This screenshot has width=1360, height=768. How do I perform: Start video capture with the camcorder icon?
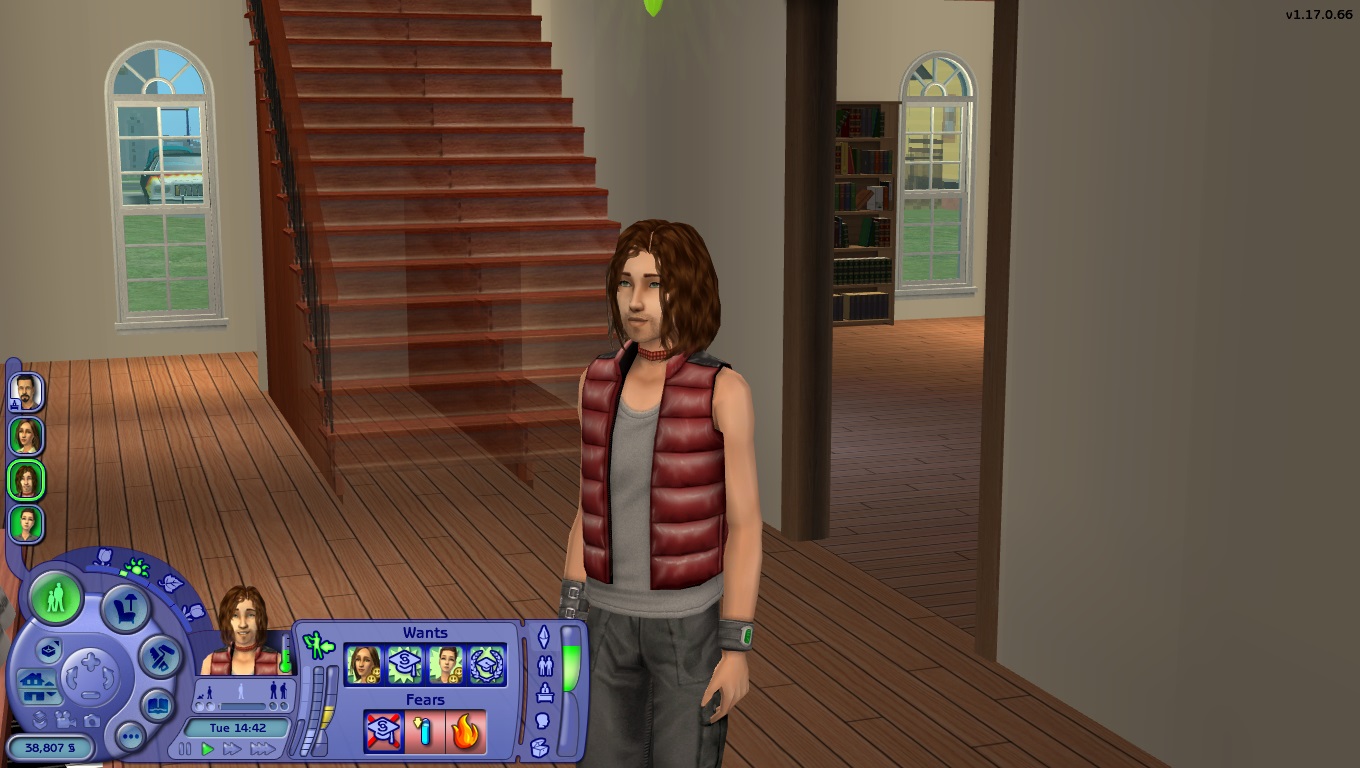coord(65,719)
